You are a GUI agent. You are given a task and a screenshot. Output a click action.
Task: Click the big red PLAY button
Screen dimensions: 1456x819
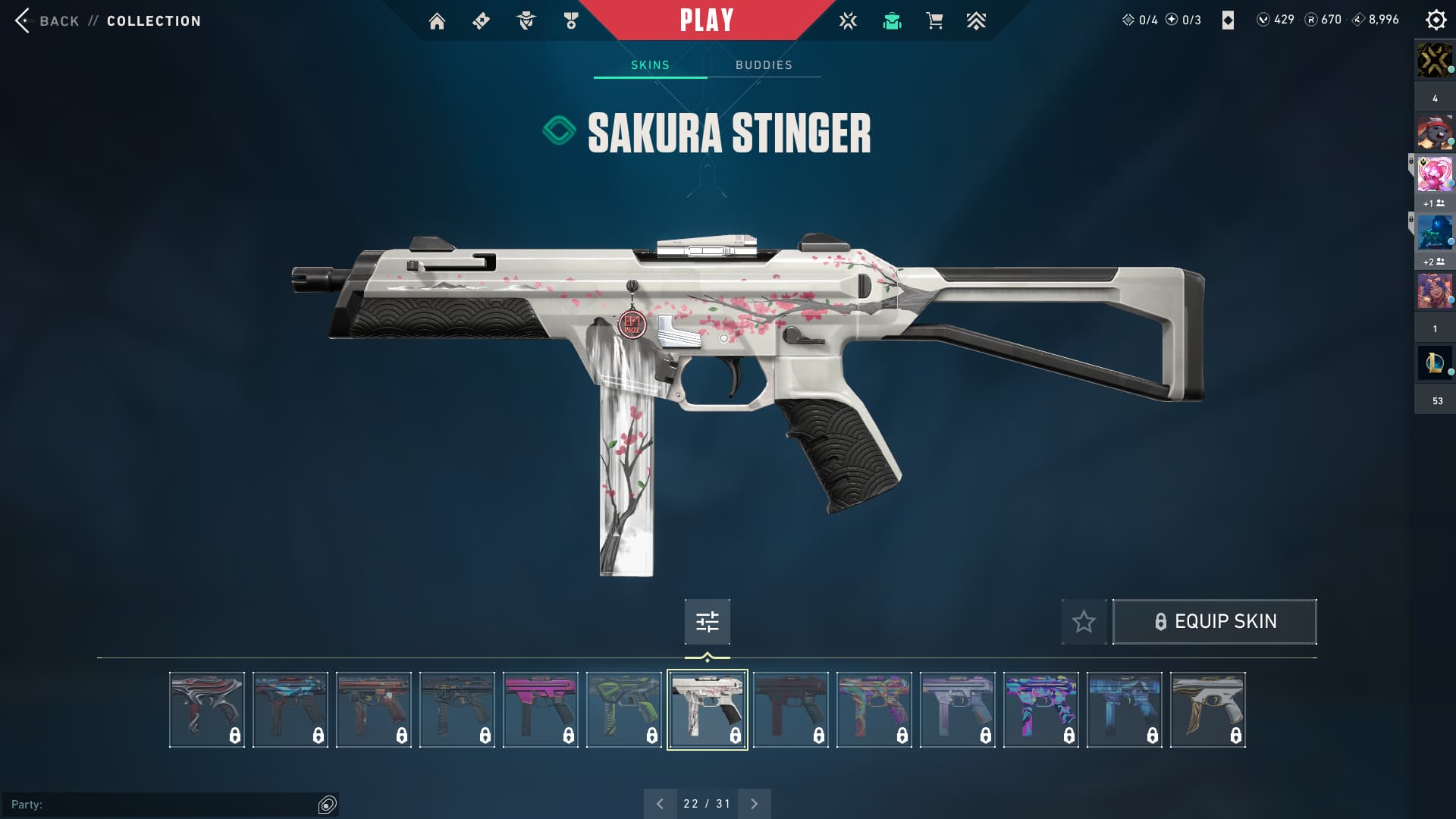click(x=706, y=20)
